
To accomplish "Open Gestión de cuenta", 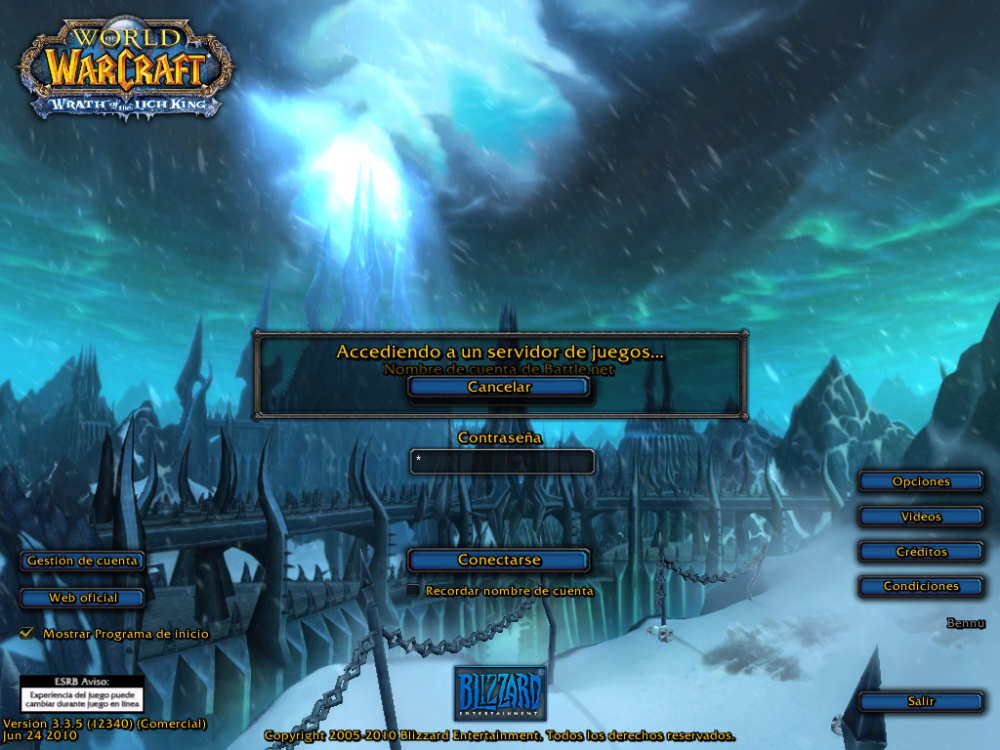I will coord(83,561).
